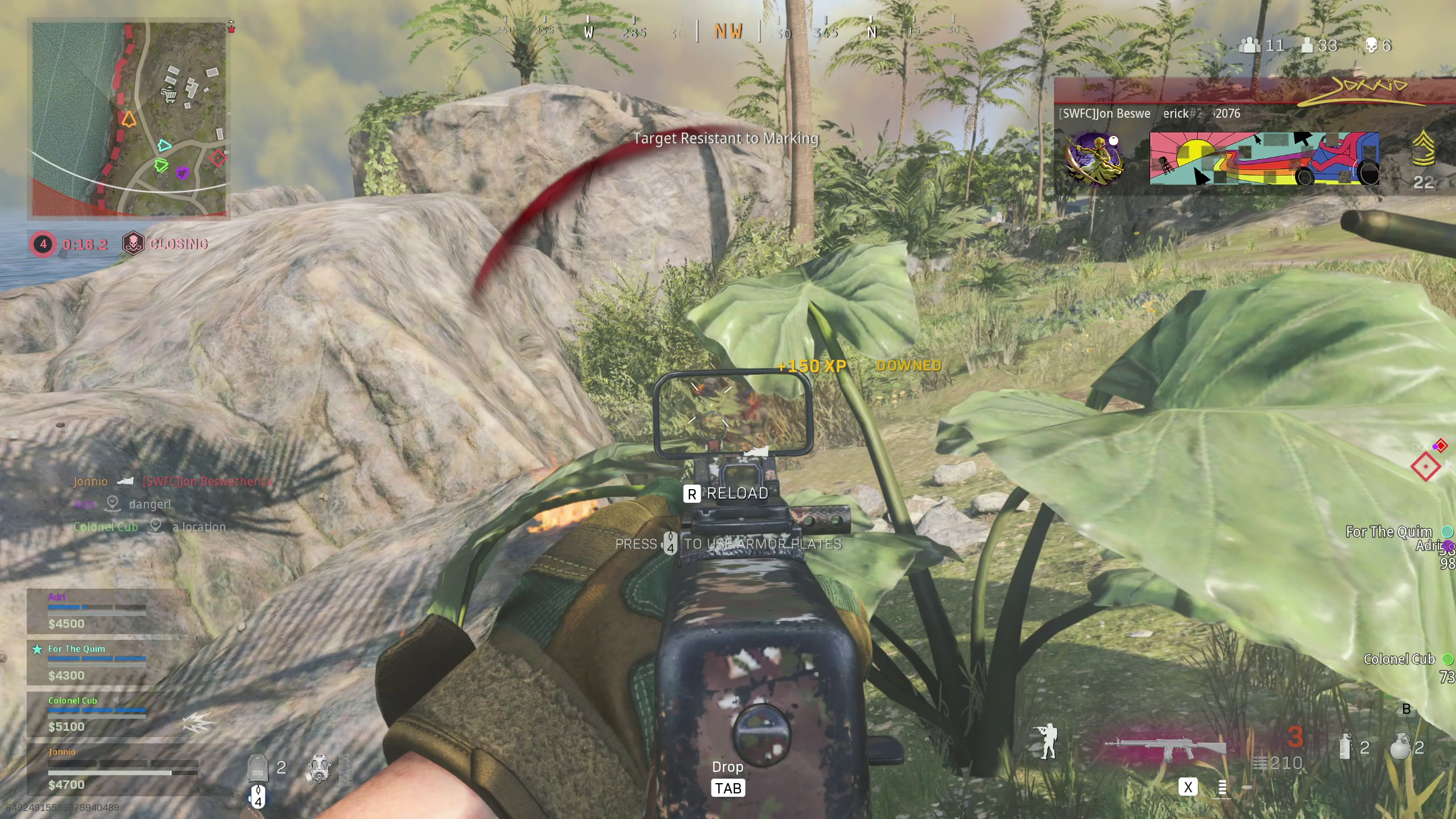The height and width of the screenshot is (819, 1456).
Task: View the purple player emblem
Action: (x=1094, y=159)
